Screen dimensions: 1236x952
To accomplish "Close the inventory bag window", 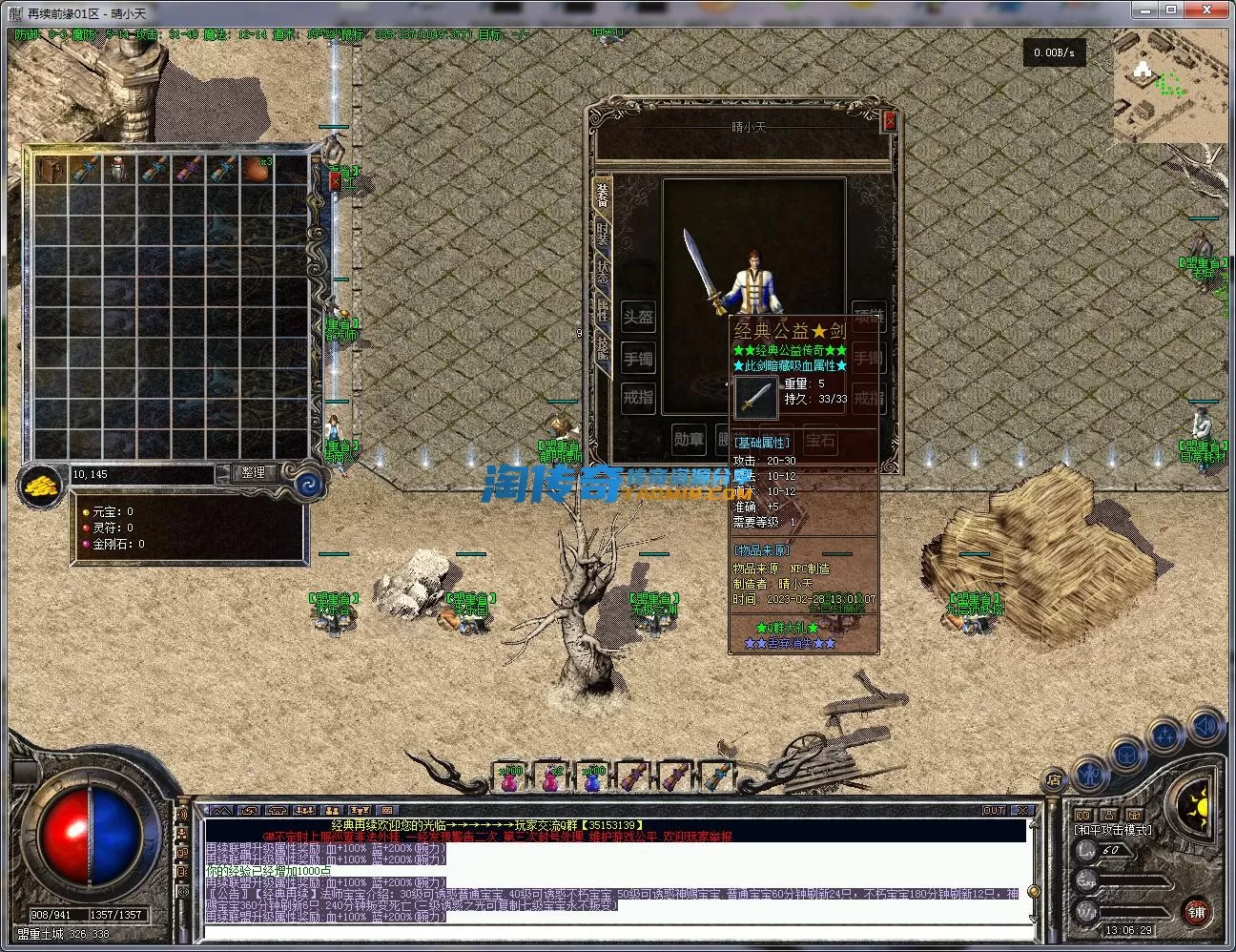I will [335, 180].
